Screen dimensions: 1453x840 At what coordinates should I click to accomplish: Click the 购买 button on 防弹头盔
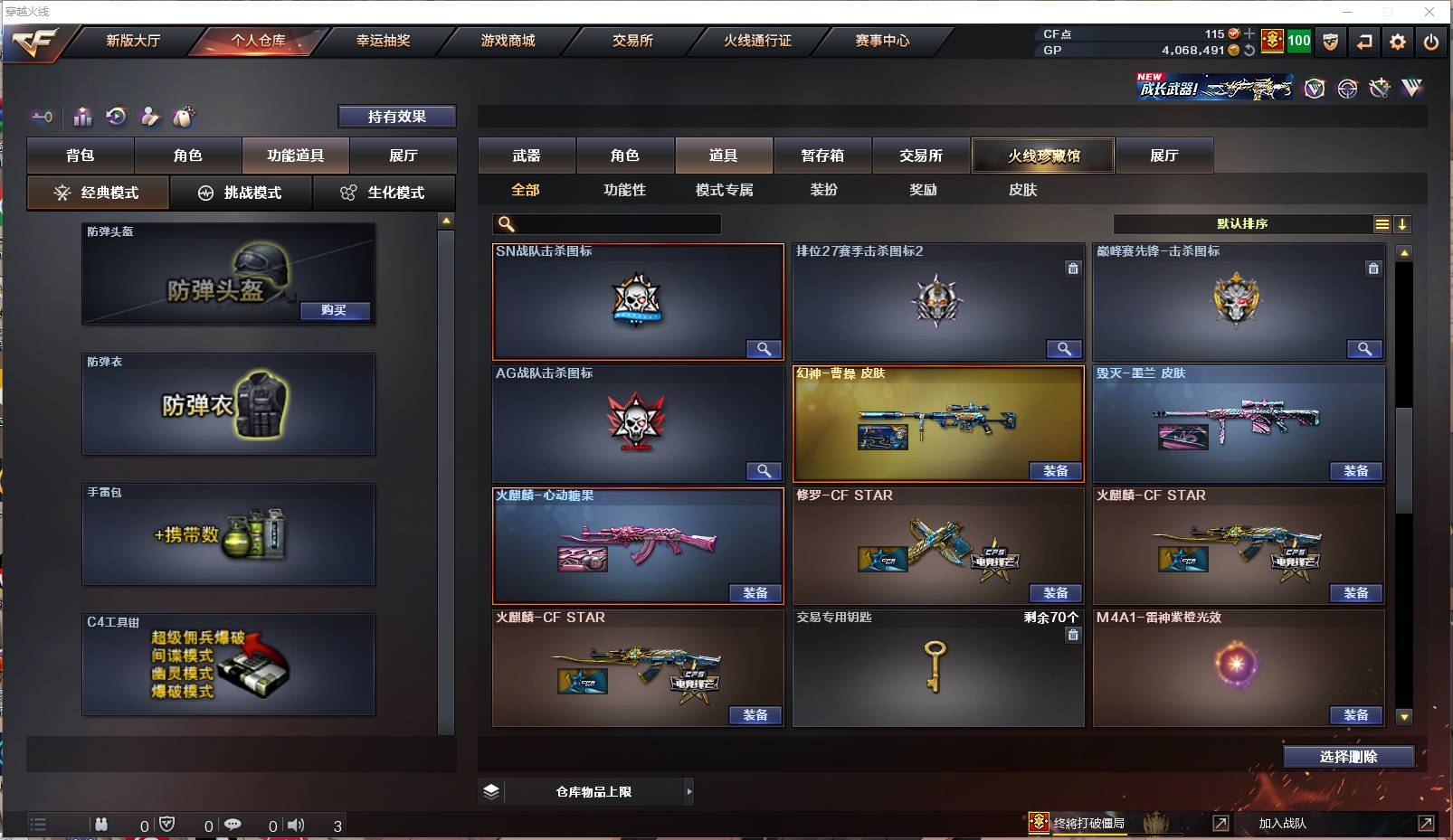(336, 311)
